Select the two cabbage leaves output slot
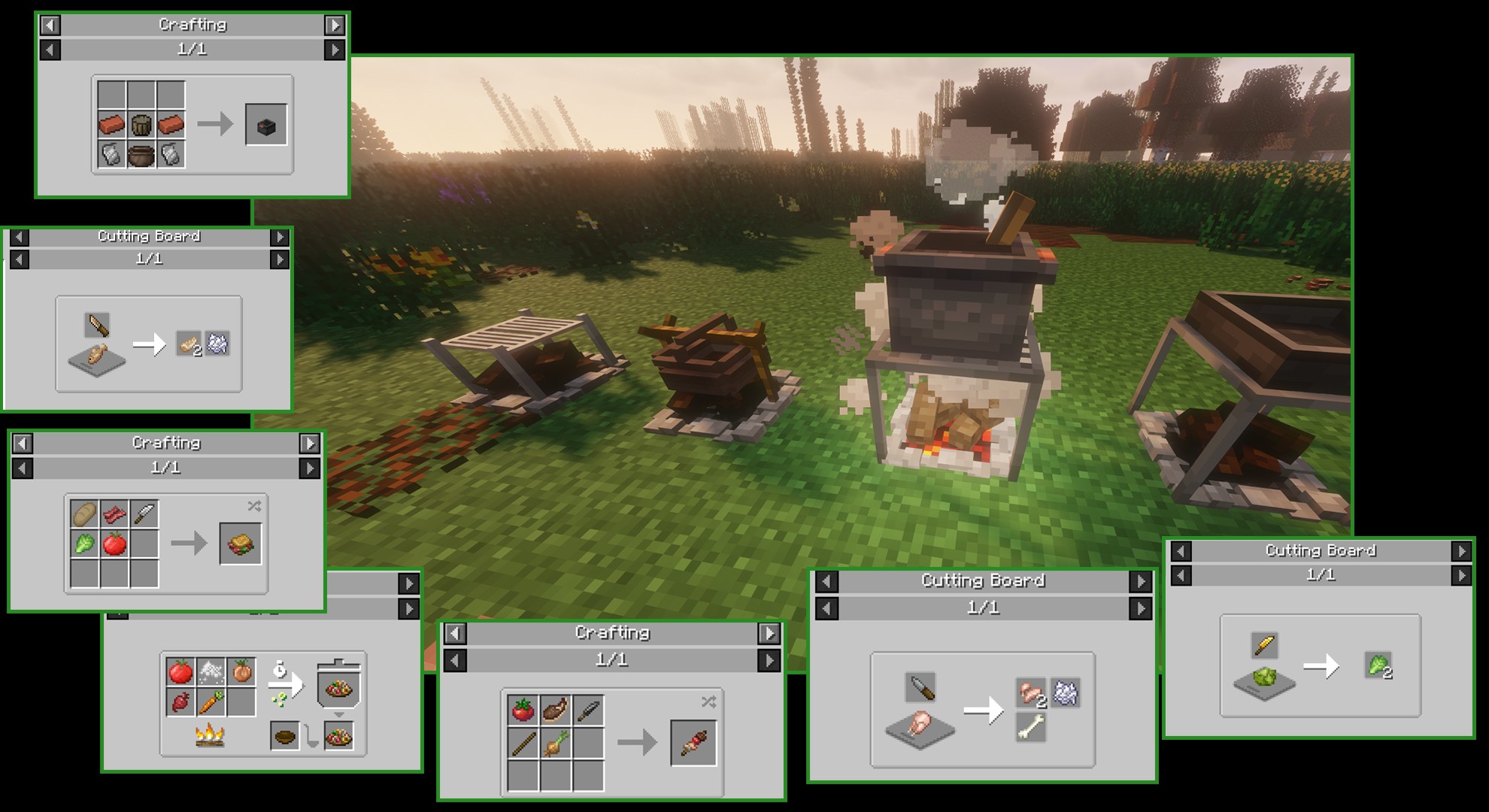The width and height of the screenshot is (1489, 812). point(1378,666)
